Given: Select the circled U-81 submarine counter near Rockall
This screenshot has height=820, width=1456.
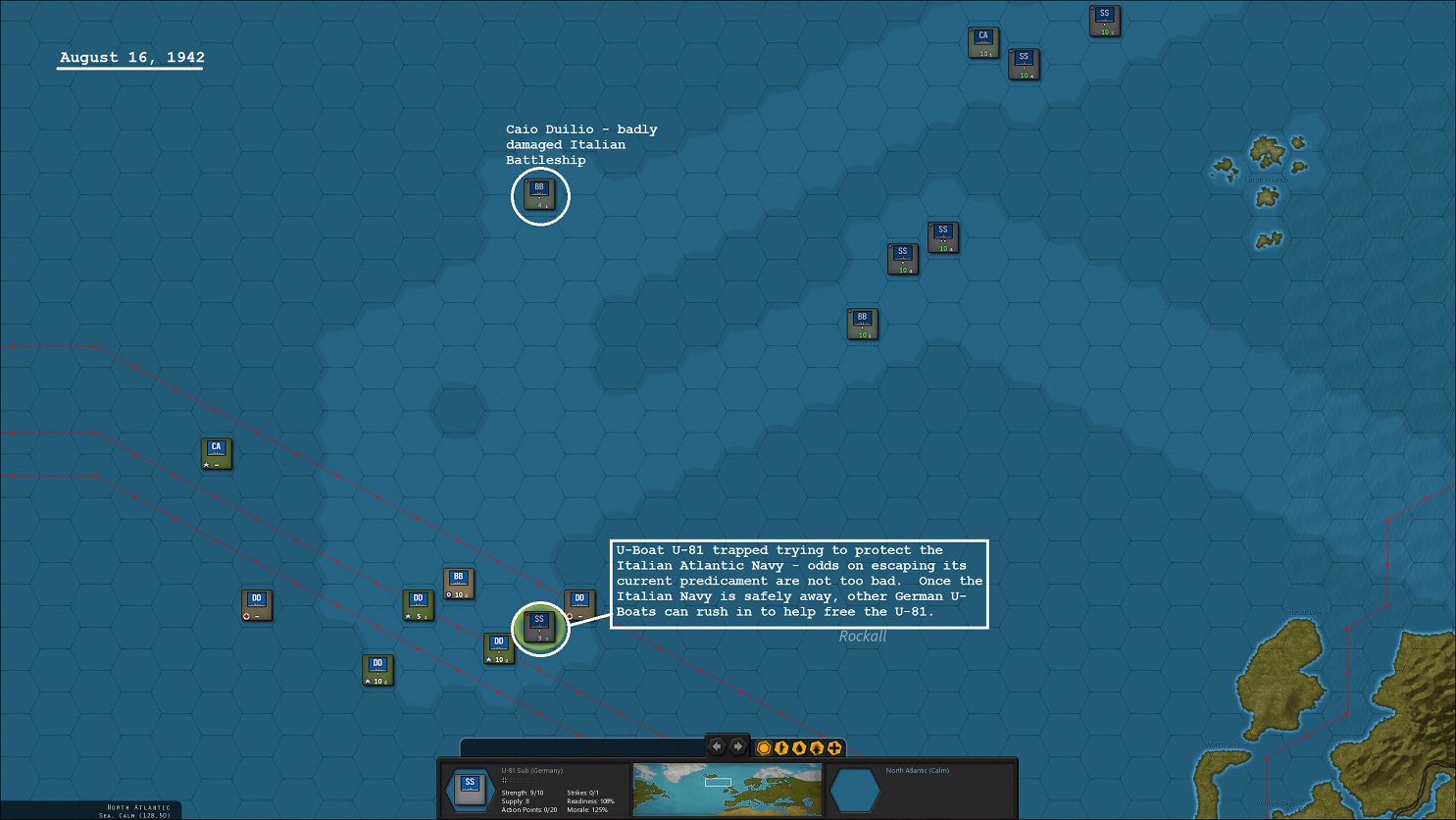Looking at the screenshot, I should click(539, 625).
